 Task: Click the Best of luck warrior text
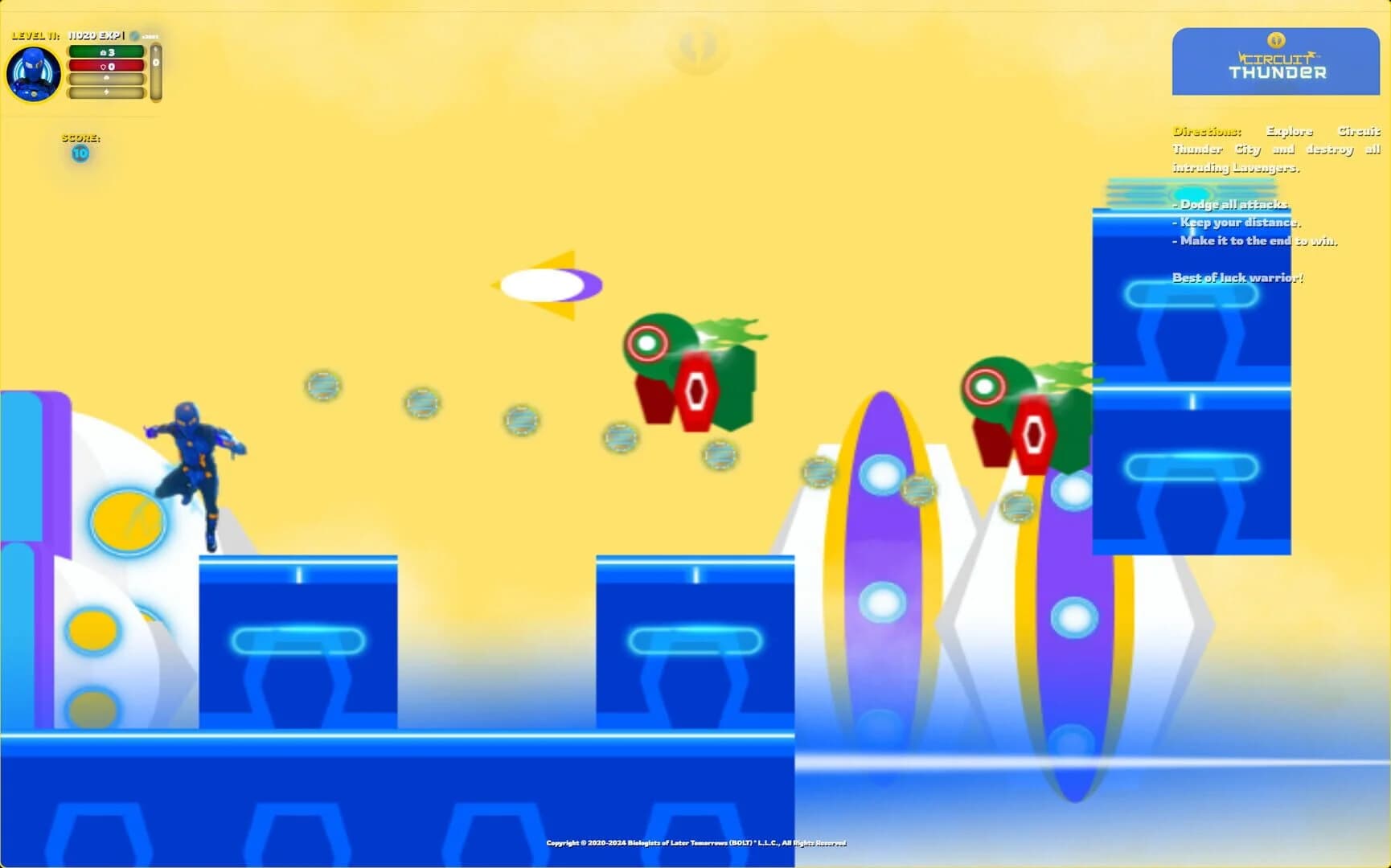tap(1239, 277)
